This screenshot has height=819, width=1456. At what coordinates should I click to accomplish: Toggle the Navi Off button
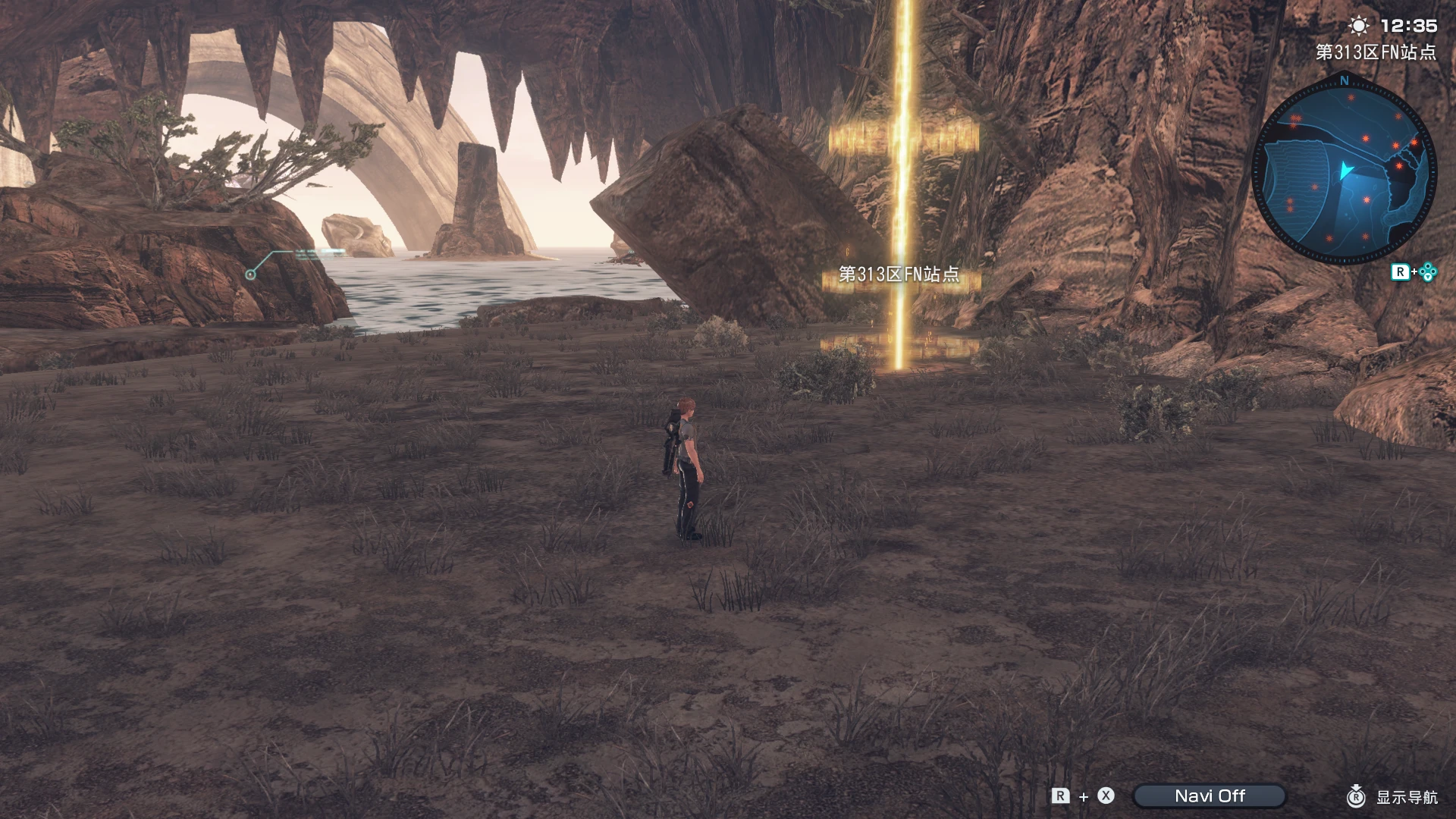click(1212, 796)
